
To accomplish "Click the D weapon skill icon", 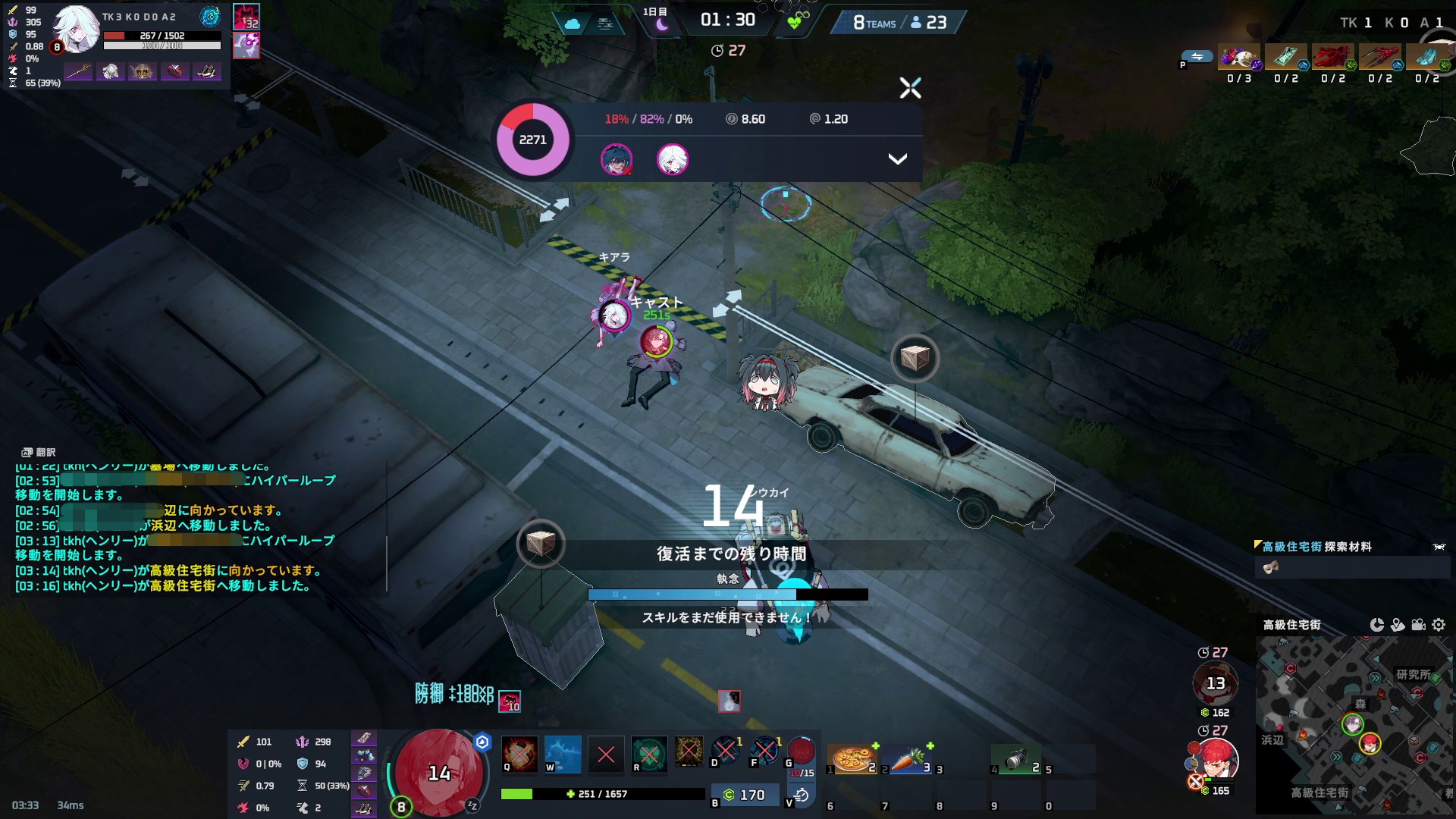I will 725,751.
